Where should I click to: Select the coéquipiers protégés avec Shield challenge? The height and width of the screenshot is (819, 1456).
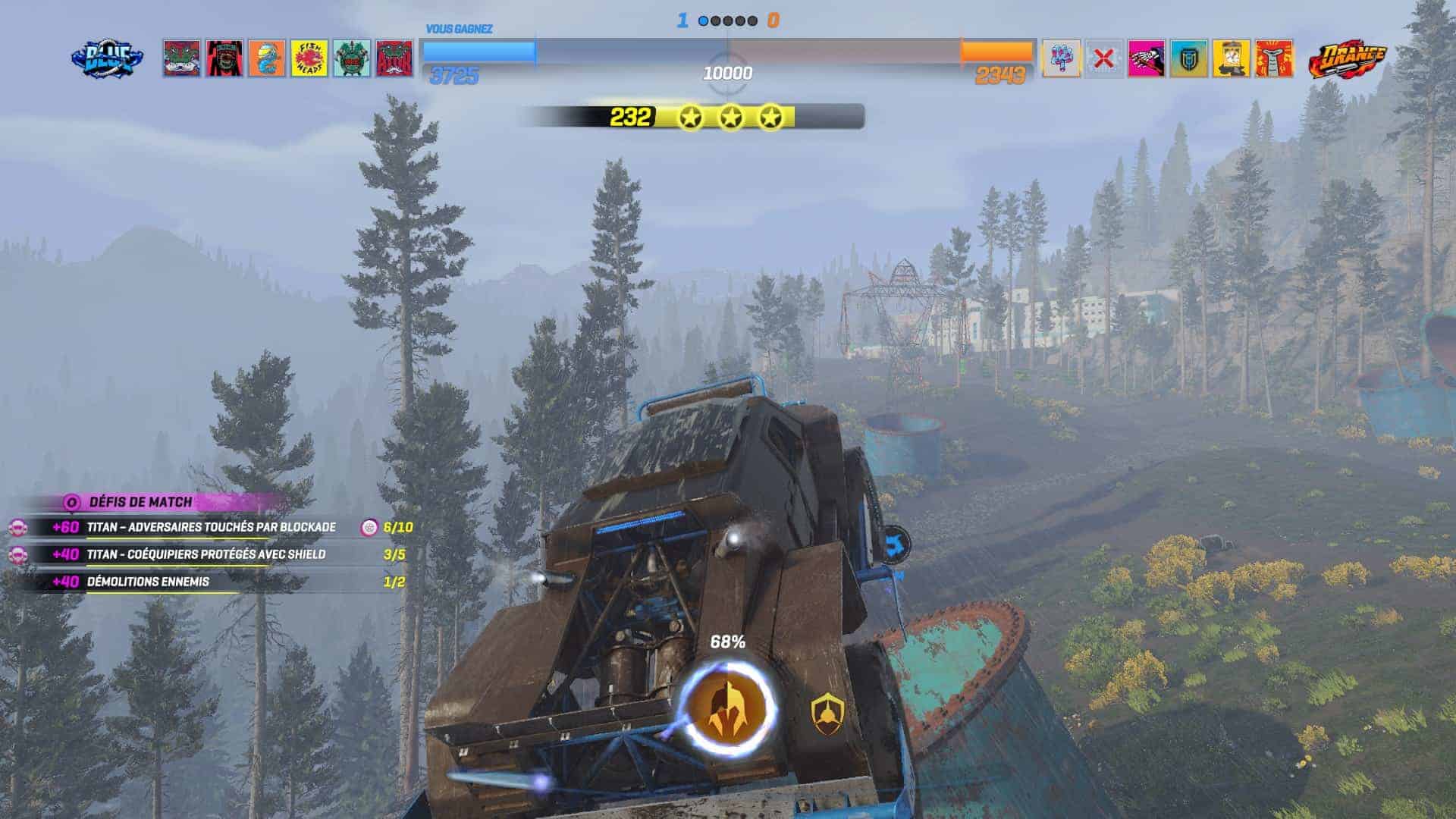click(x=206, y=554)
